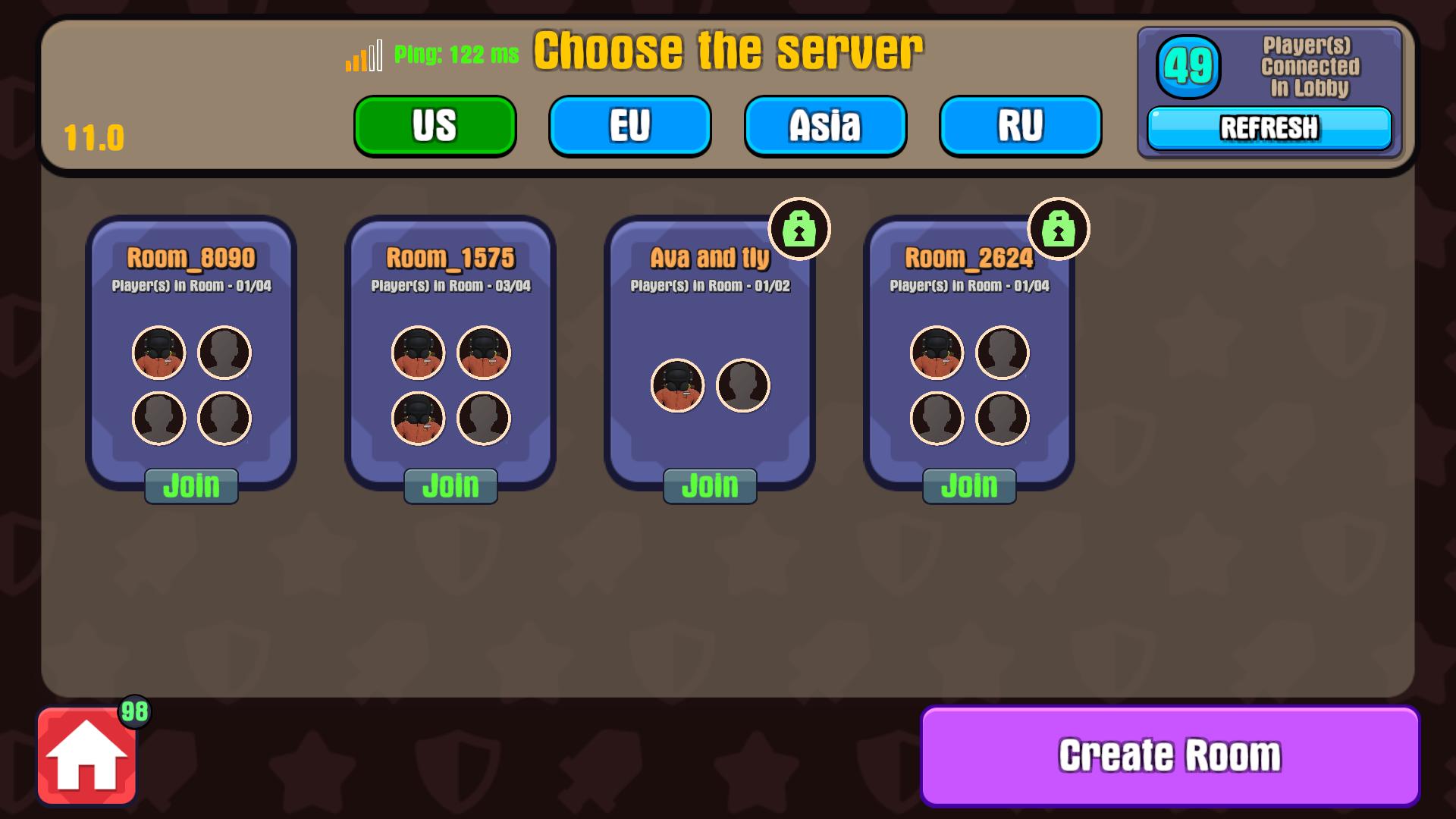The height and width of the screenshot is (819, 1456).
Task: Click the player avatar in Ava and tly
Action: 678,386
